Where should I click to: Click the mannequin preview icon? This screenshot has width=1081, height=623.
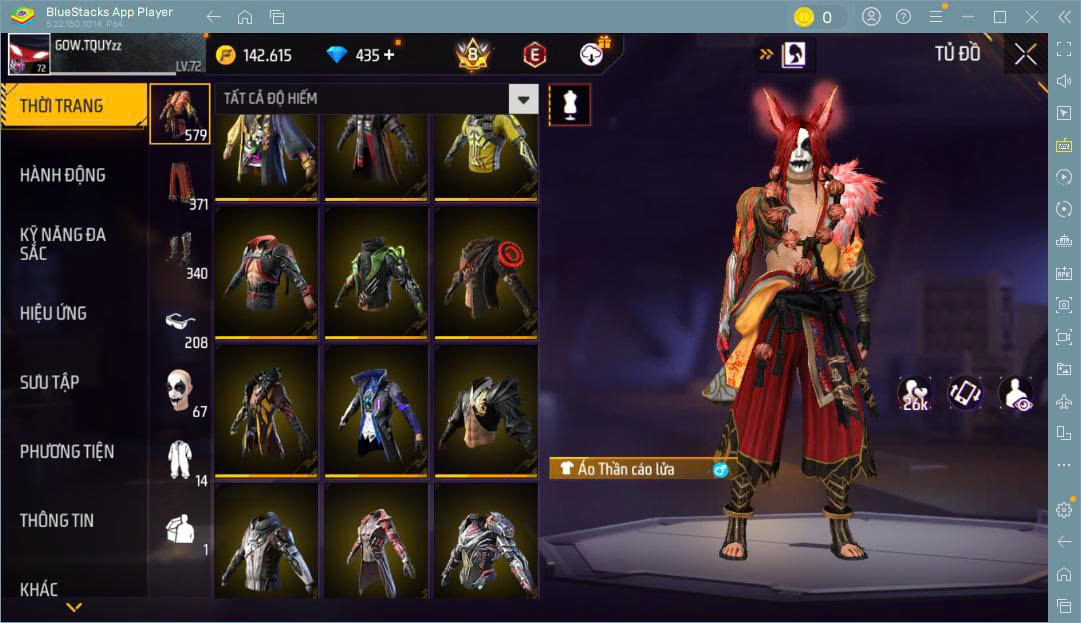[x=569, y=105]
